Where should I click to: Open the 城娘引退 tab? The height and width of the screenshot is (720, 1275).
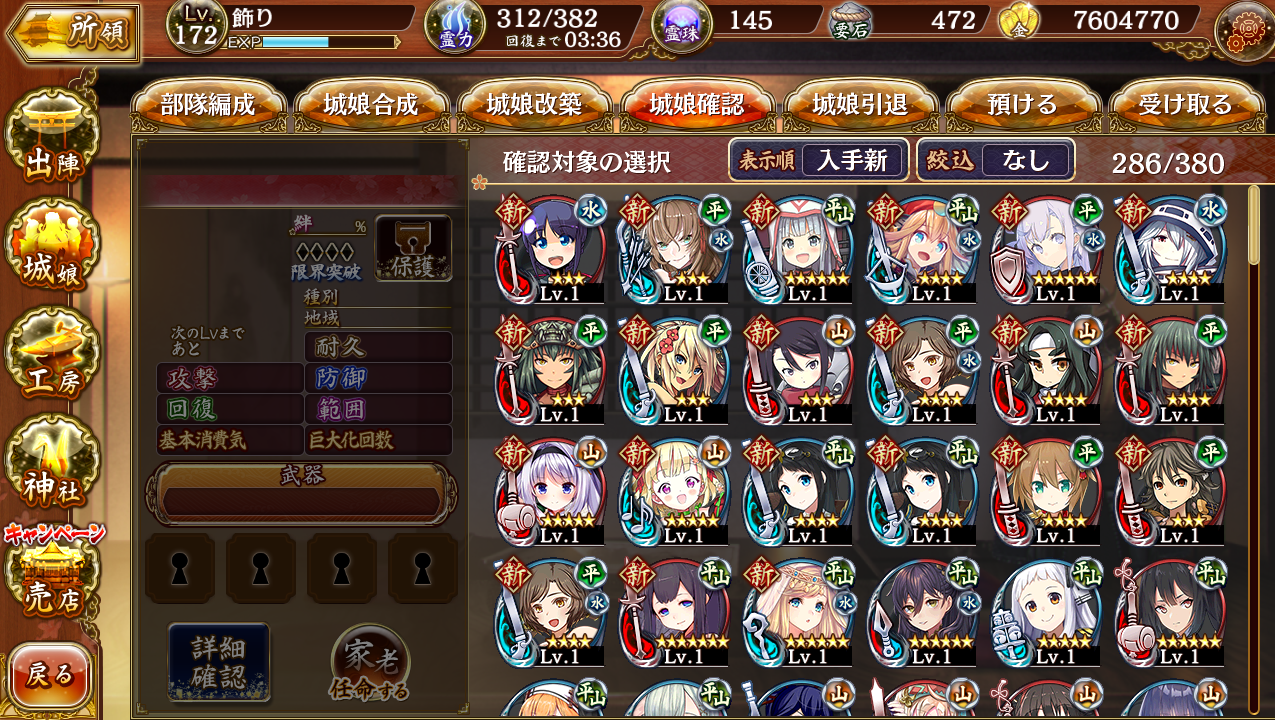tap(860, 105)
